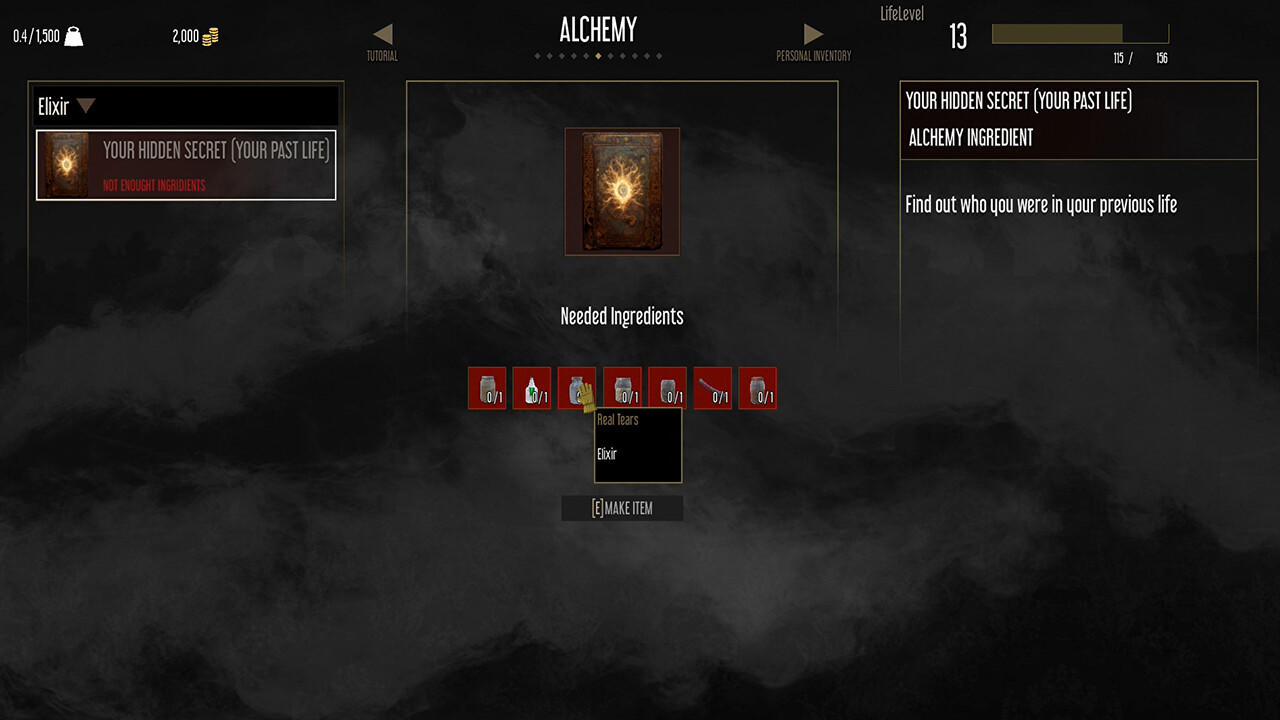Go back to the Tutorial screen

(x=385, y=40)
